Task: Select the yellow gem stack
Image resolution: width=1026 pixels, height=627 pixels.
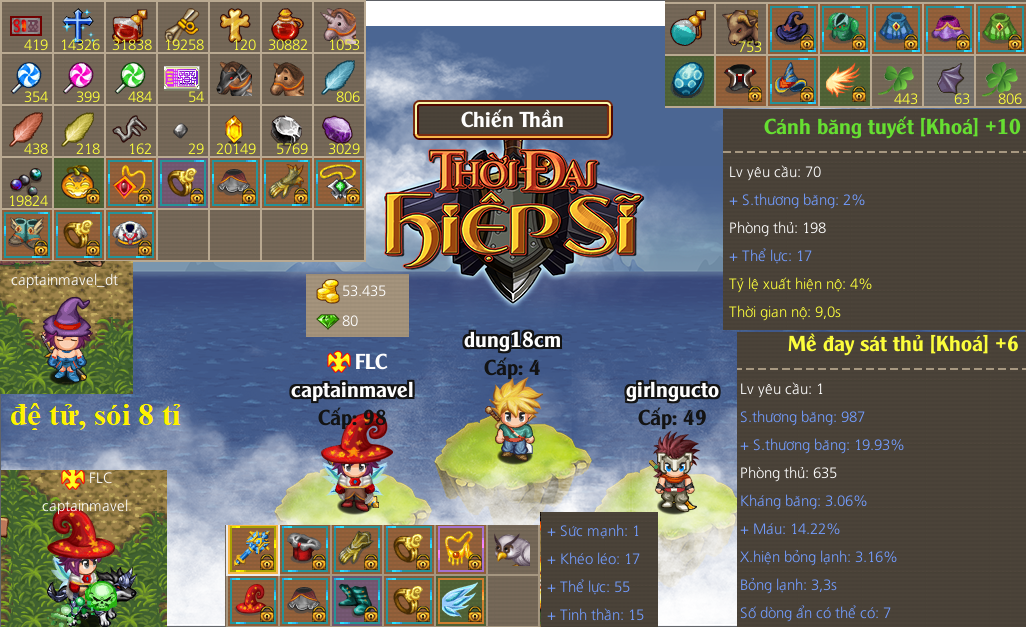Action: tap(233, 129)
